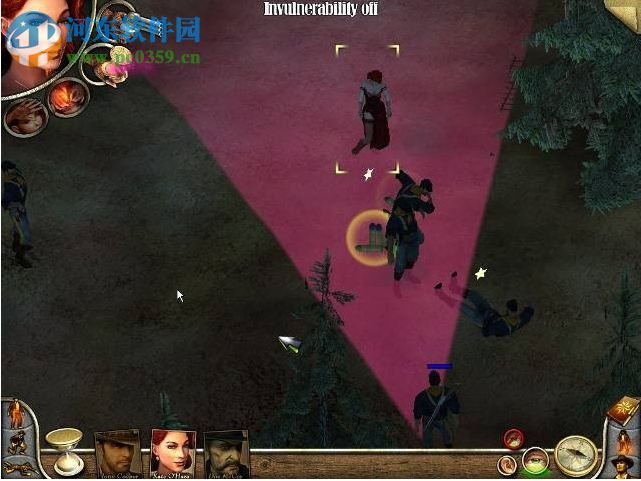Activate Kate's fiery ability icon
Screen dimensions: 641x481
[69, 98]
